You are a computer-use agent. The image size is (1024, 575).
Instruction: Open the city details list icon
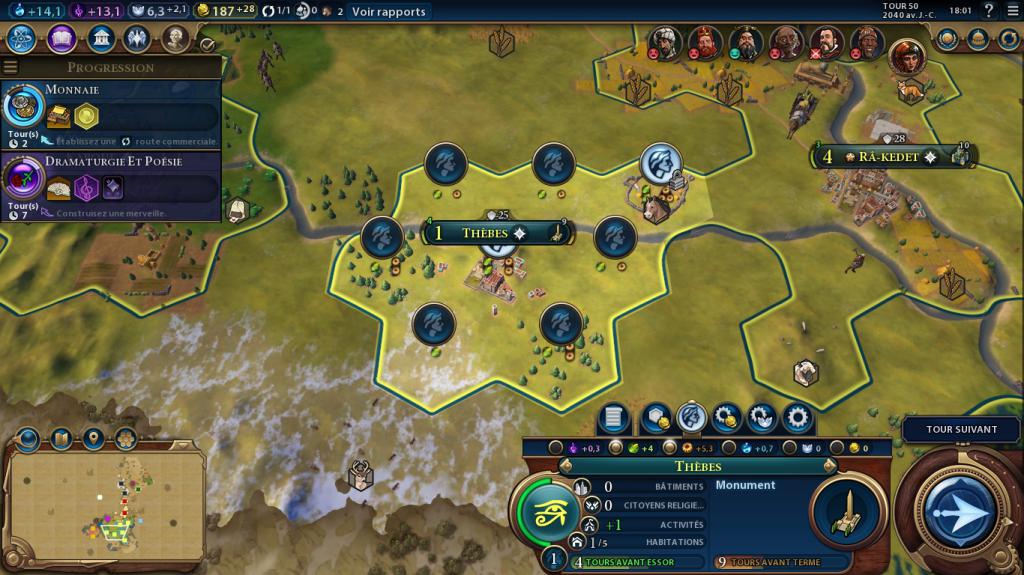pyautogui.click(x=613, y=418)
